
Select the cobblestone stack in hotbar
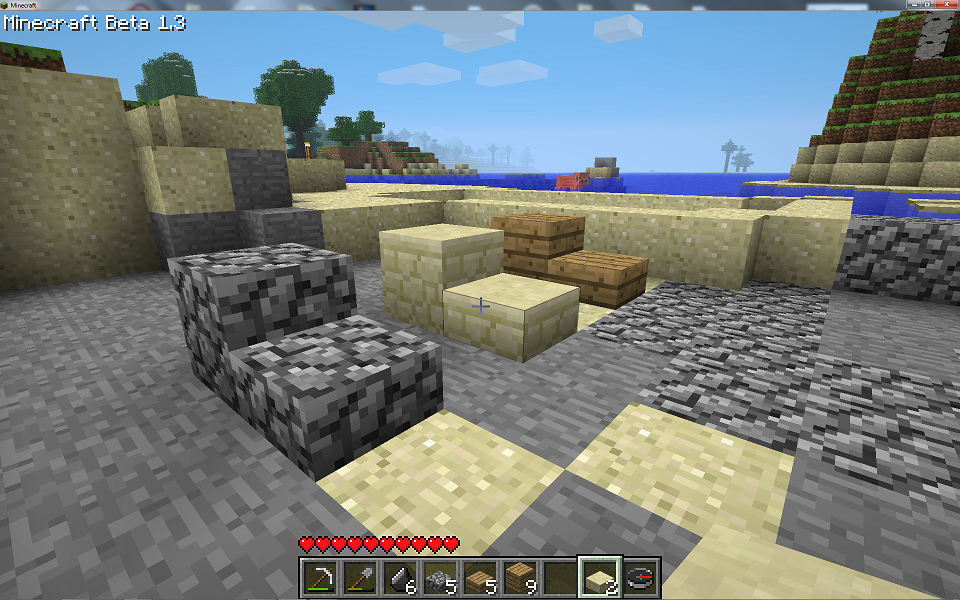click(x=440, y=577)
